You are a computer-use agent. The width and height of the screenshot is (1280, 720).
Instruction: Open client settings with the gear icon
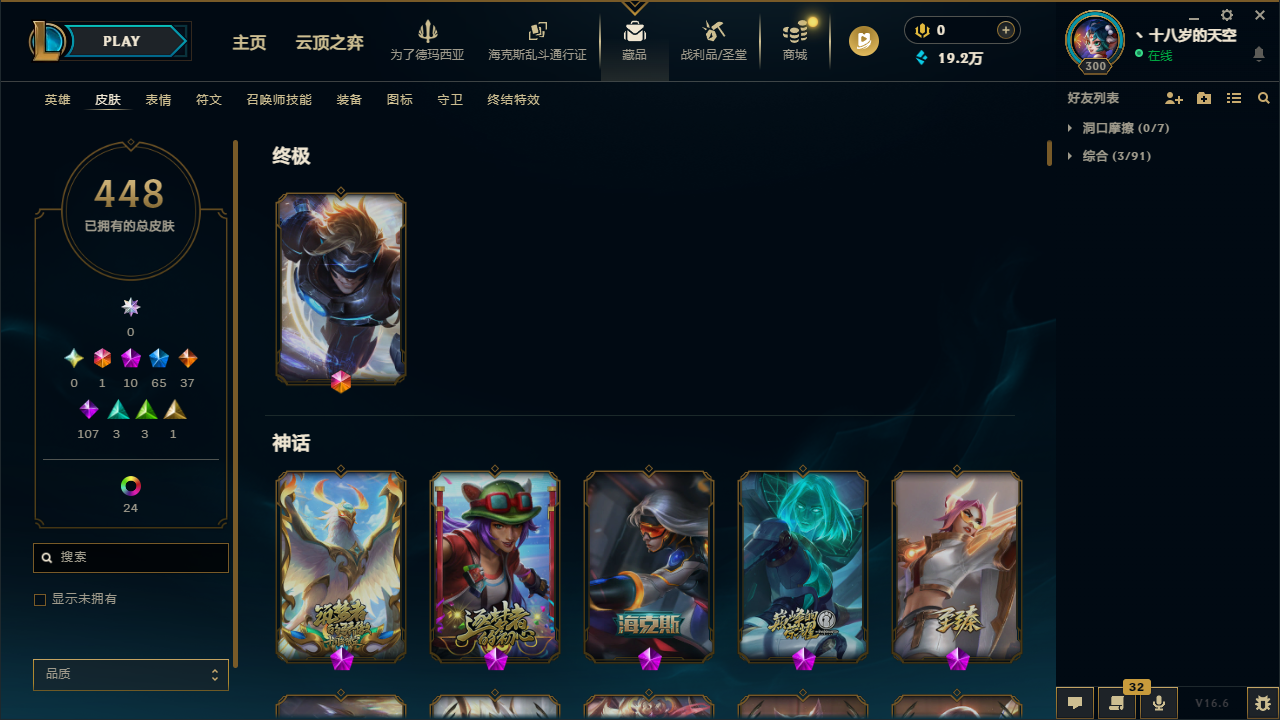pos(1226,16)
